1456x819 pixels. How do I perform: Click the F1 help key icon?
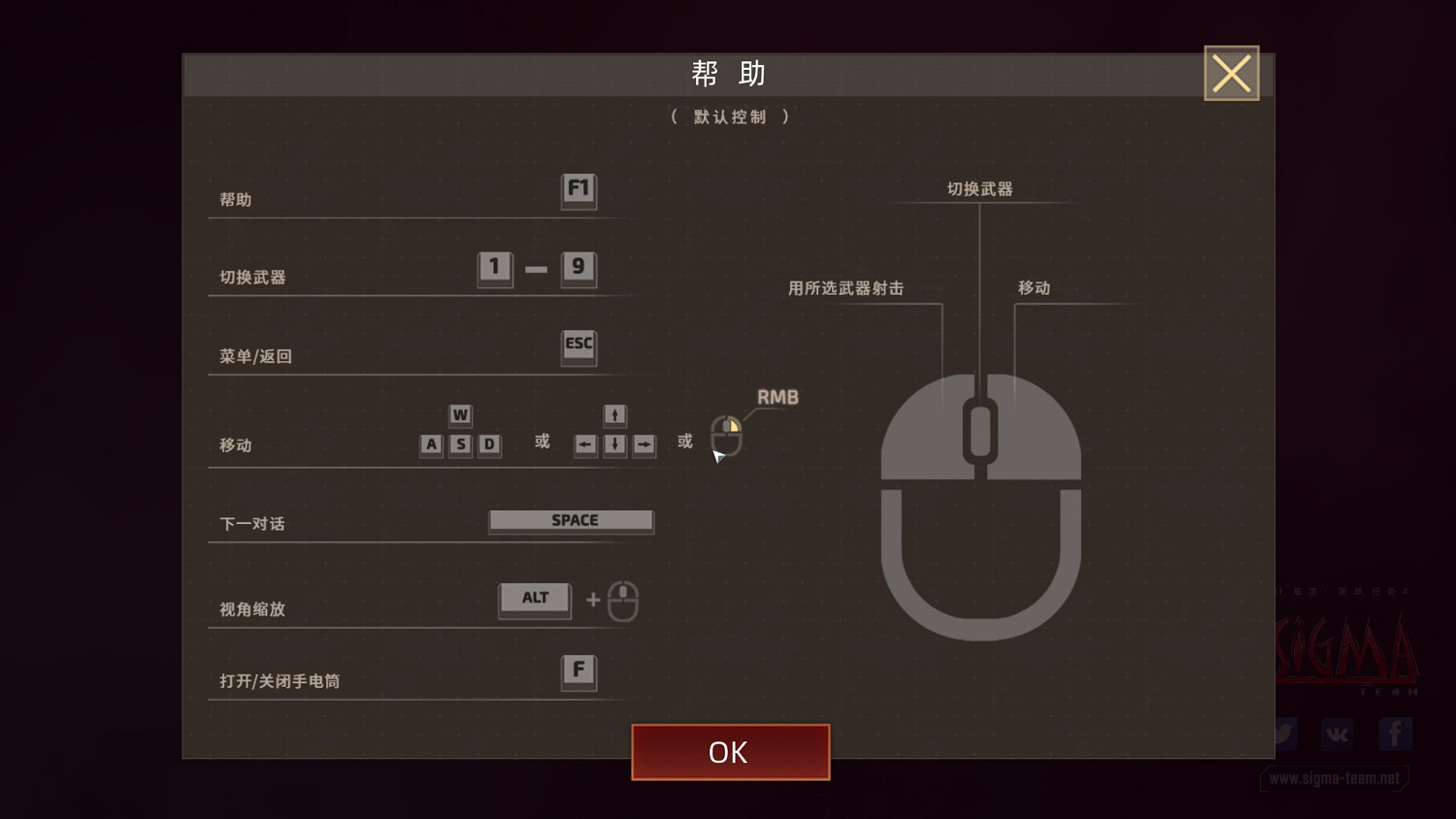579,191
